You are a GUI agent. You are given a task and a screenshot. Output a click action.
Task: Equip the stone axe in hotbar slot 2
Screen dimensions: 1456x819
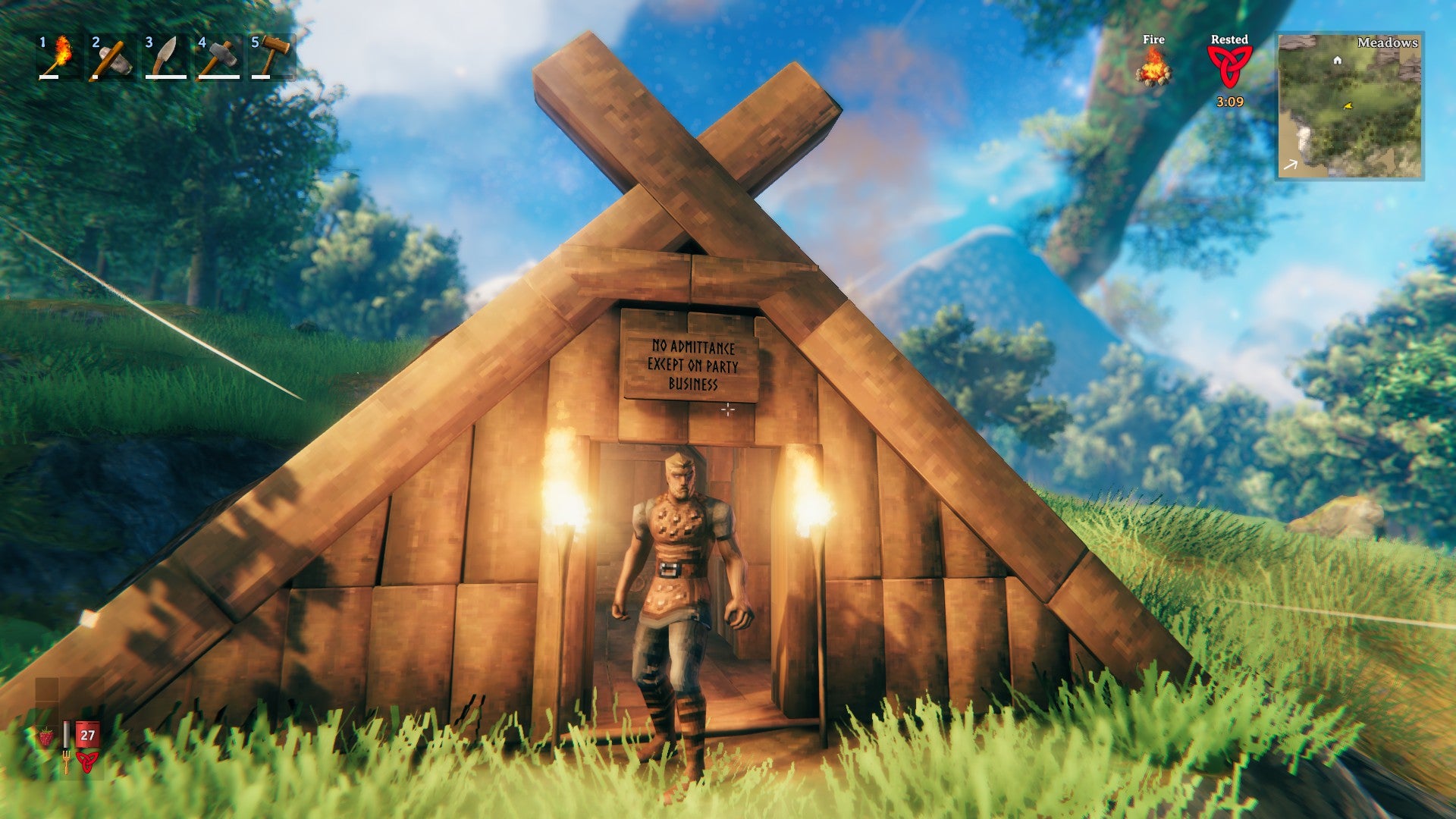point(111,57)
